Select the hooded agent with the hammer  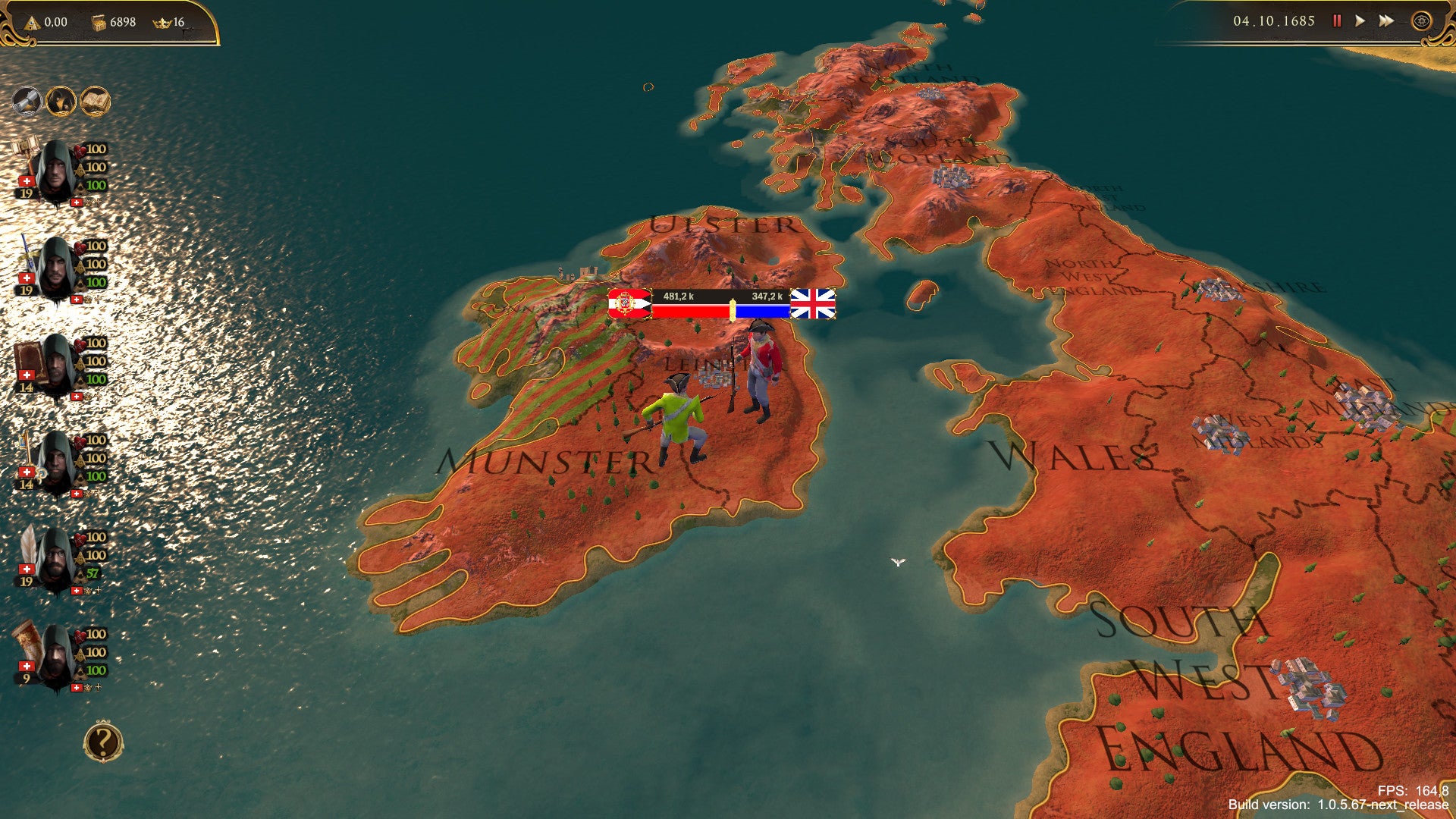[55, 171]
